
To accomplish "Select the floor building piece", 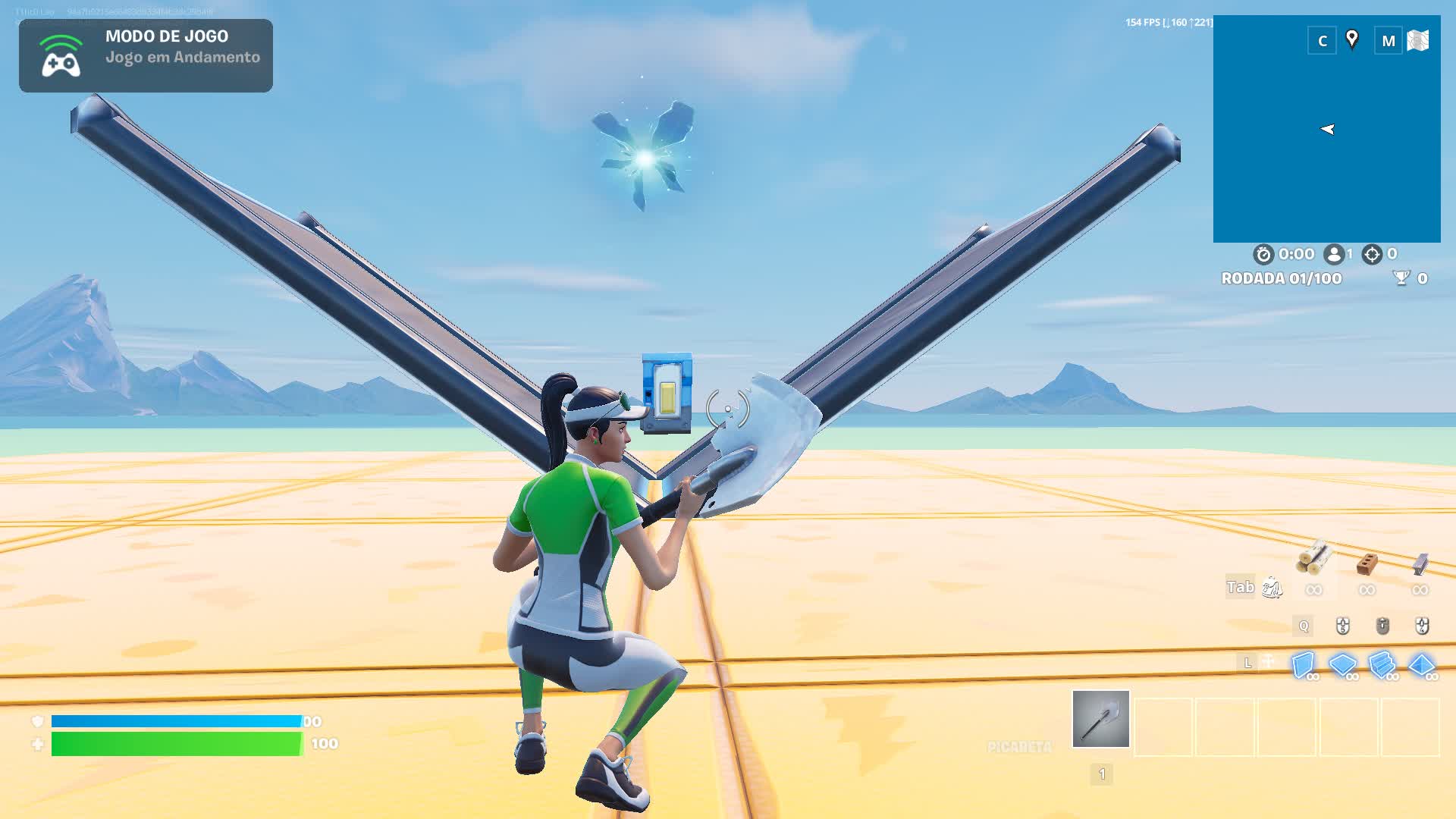I will point(1342,665).
